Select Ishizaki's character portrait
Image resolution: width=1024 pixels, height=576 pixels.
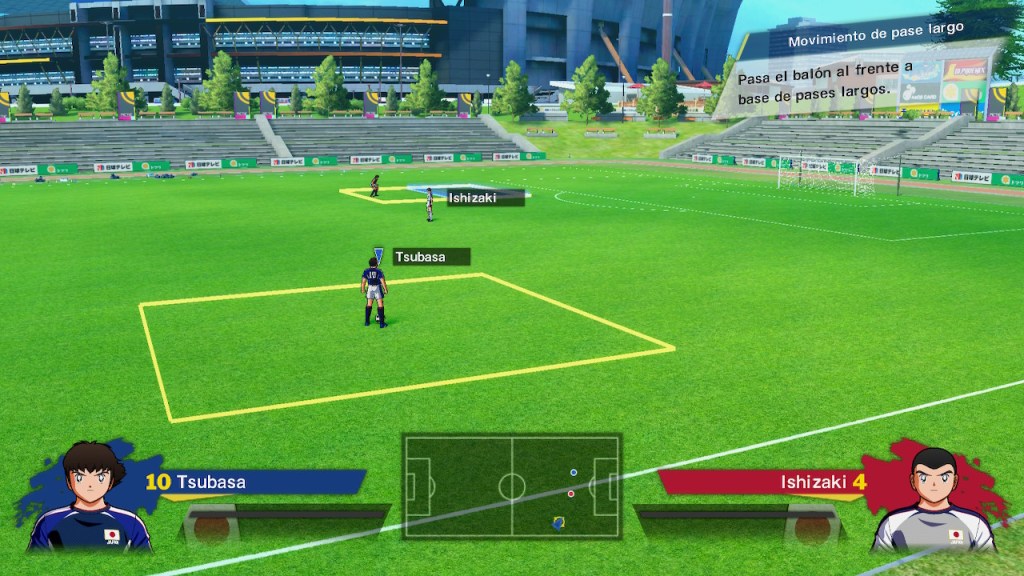935,497
